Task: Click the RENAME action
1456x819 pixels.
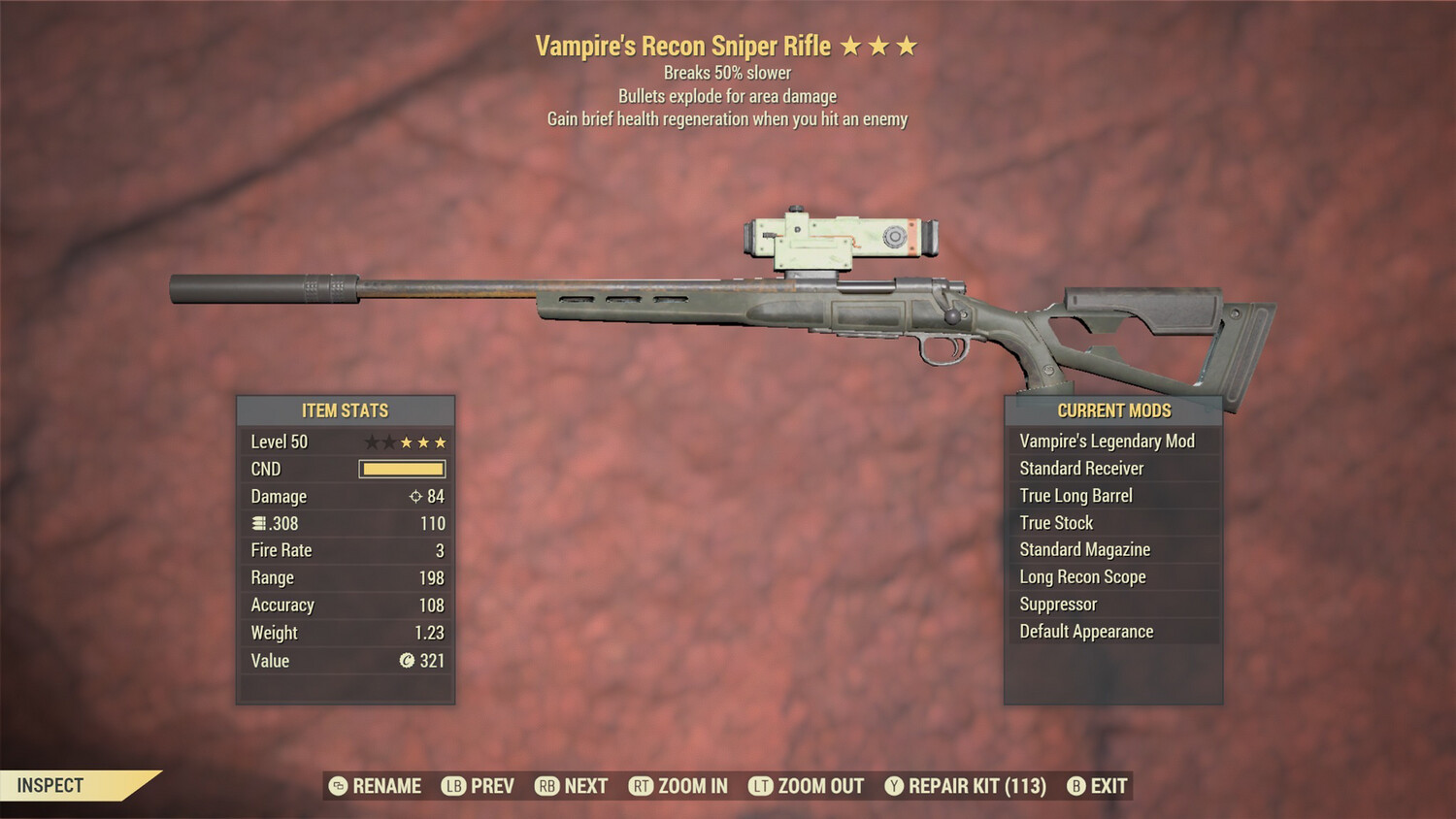Action: (x=385, y=786)
